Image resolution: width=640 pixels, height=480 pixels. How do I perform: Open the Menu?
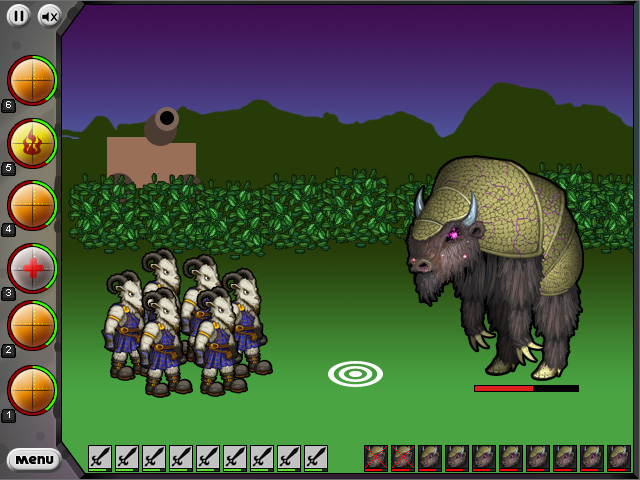(34, 459)
